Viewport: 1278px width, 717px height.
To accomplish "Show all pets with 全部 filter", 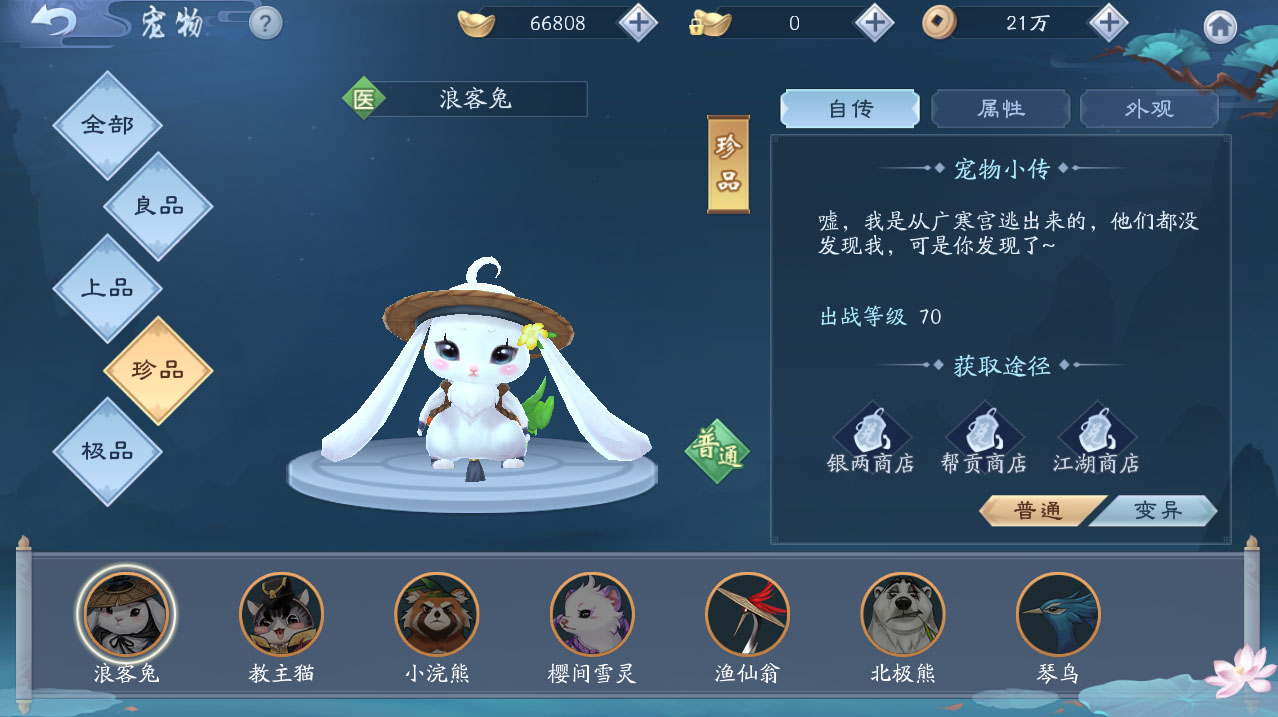I will coord(107,125).
